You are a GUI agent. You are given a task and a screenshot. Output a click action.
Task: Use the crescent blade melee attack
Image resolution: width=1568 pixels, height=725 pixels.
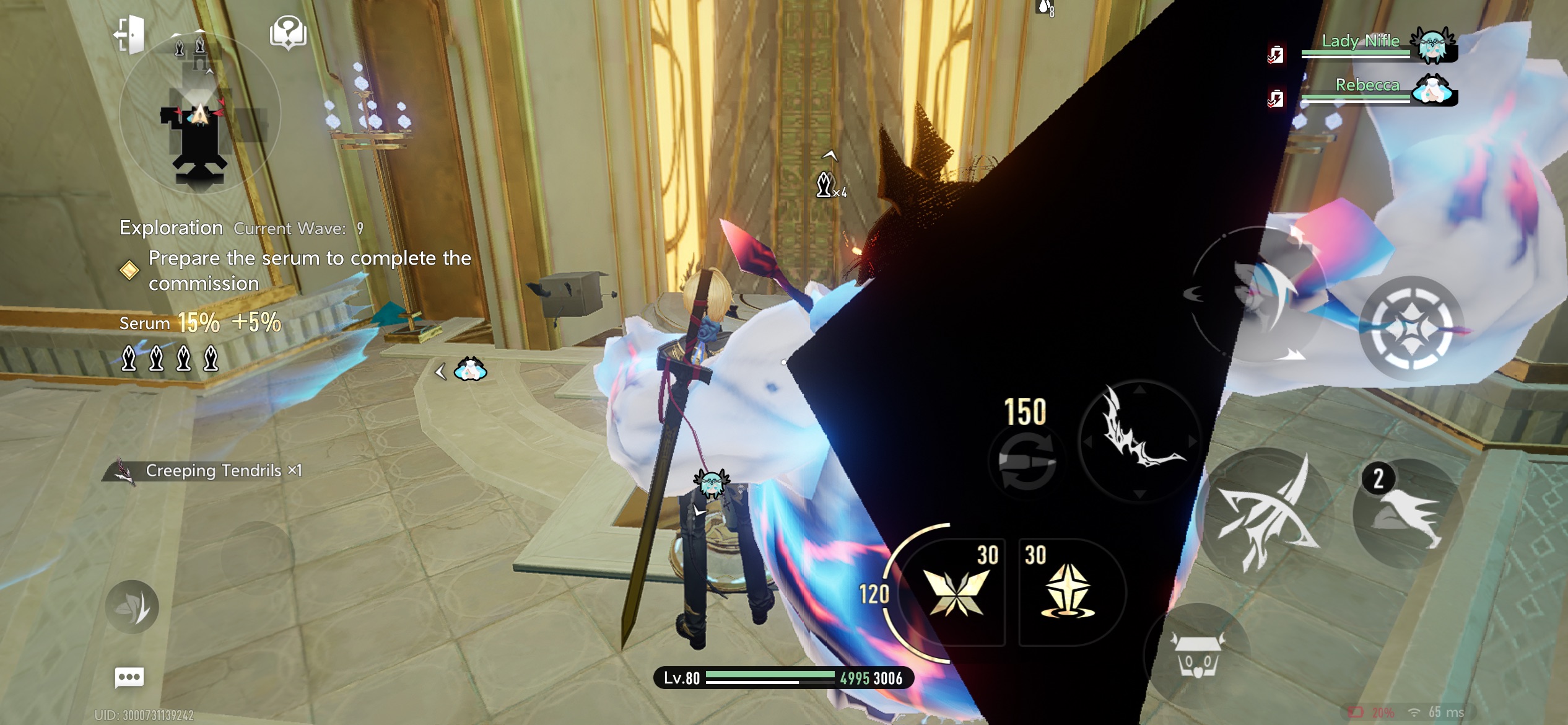pos(1141,440)
